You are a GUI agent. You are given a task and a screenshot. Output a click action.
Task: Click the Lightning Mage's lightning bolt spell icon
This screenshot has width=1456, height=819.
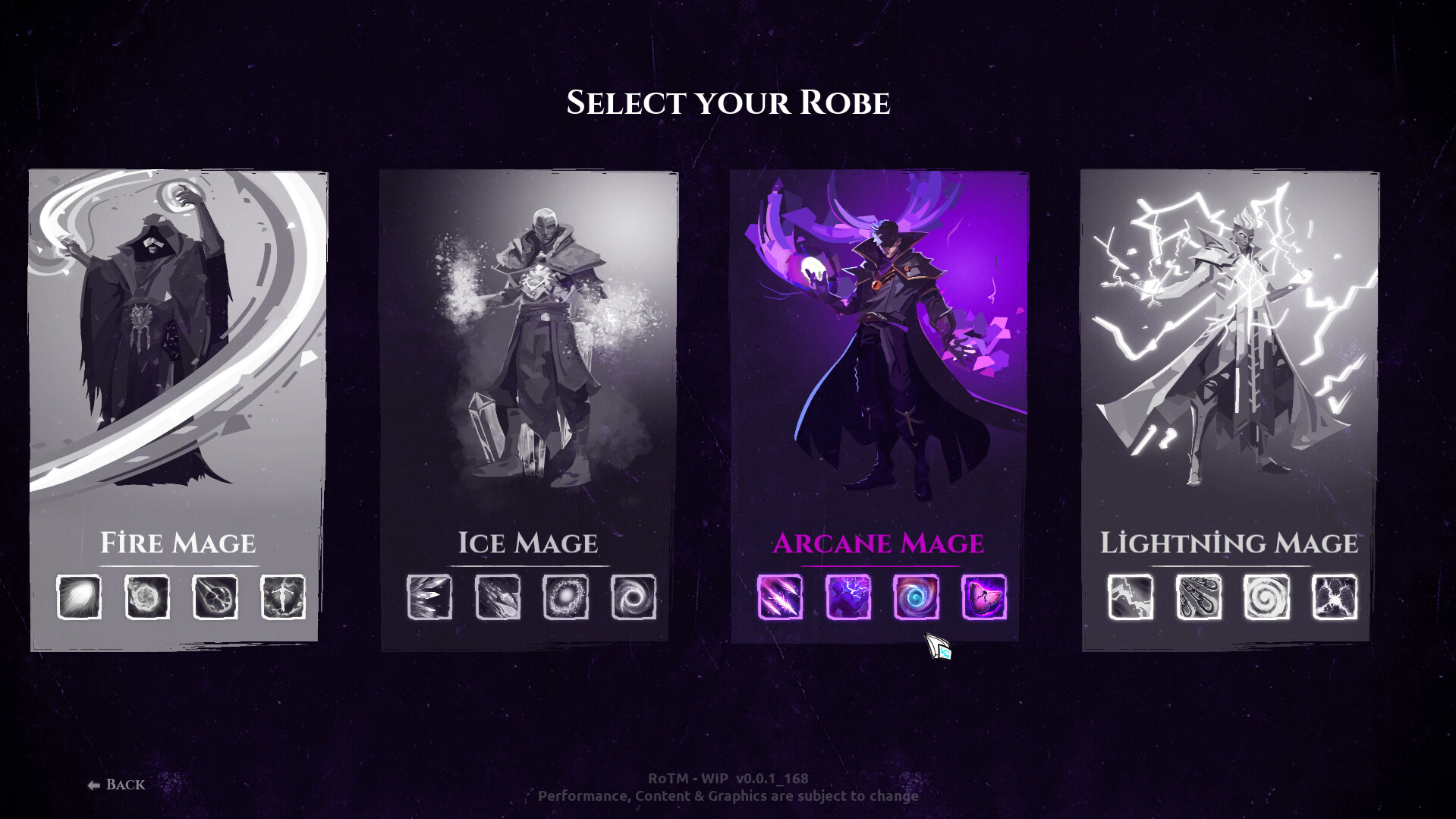click(1129, 596)
